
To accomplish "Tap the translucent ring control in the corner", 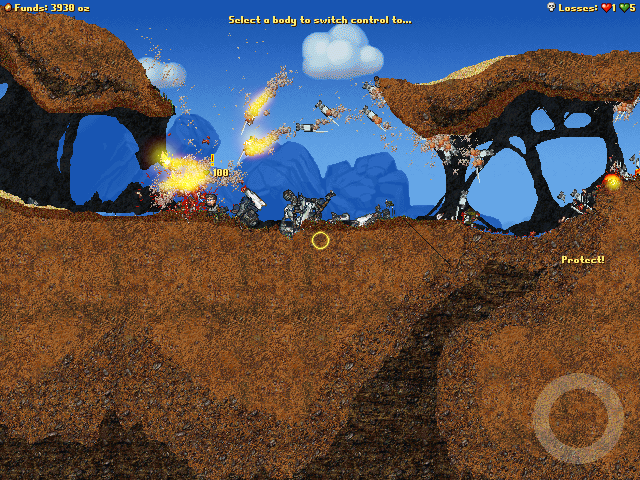I will click(579, 418).
